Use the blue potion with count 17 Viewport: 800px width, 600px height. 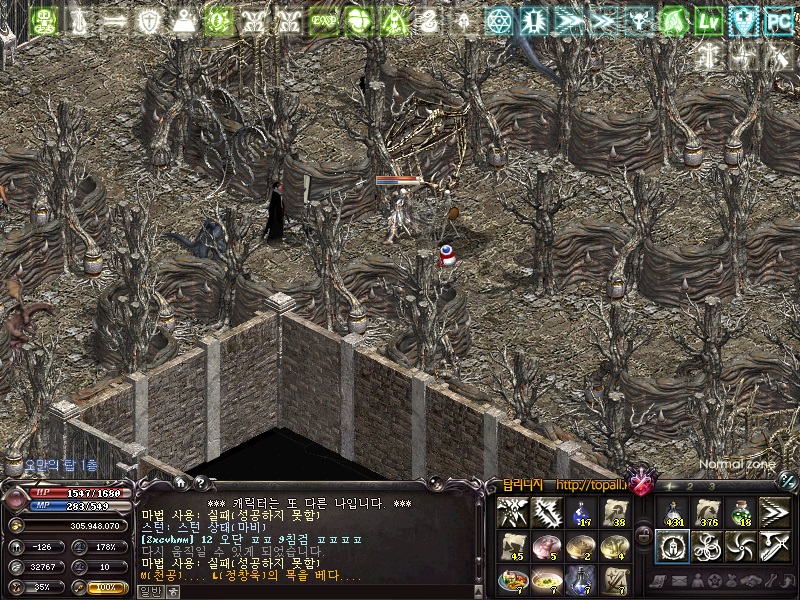579,513
